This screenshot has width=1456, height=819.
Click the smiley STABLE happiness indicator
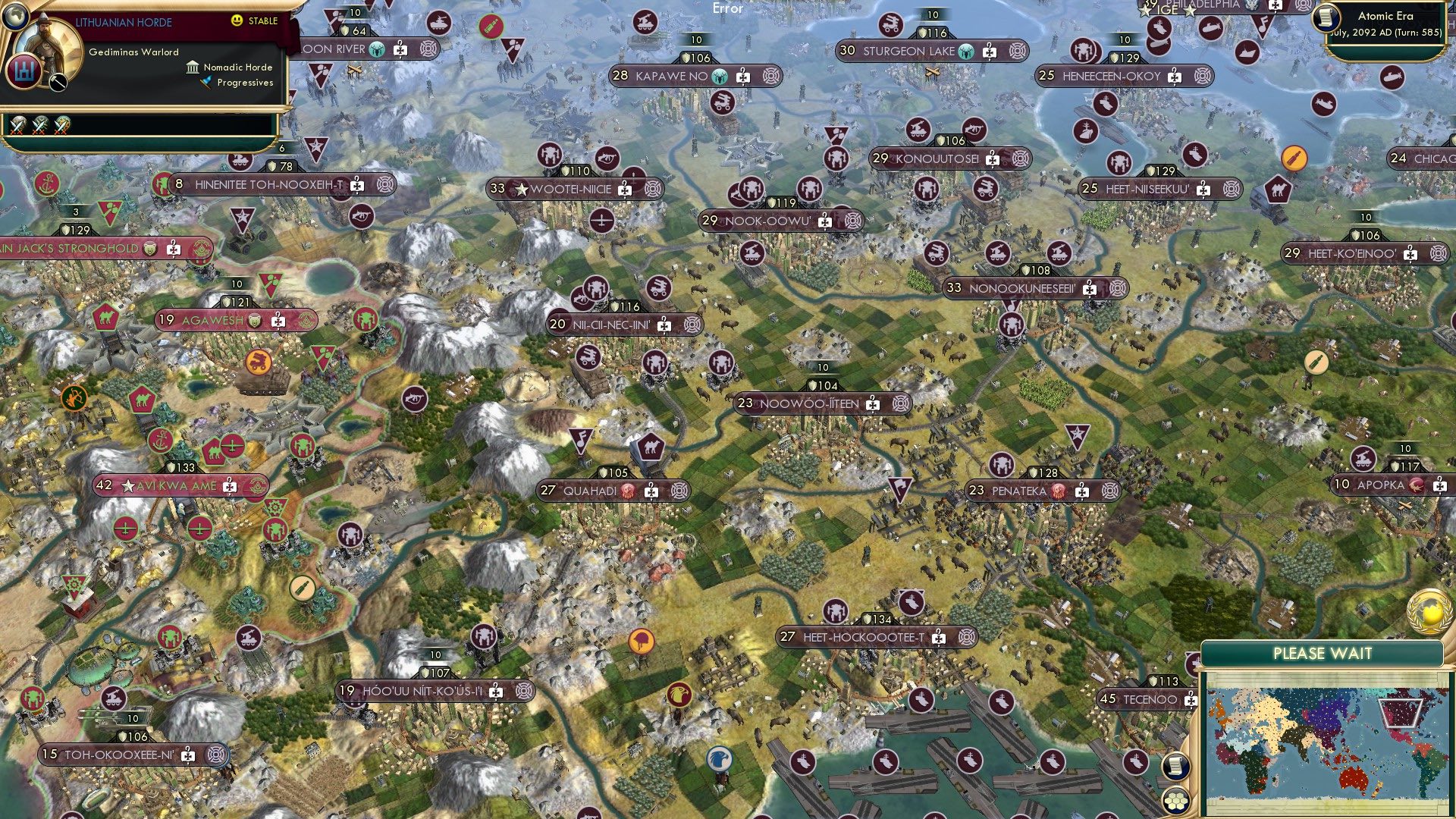[236, 20]
